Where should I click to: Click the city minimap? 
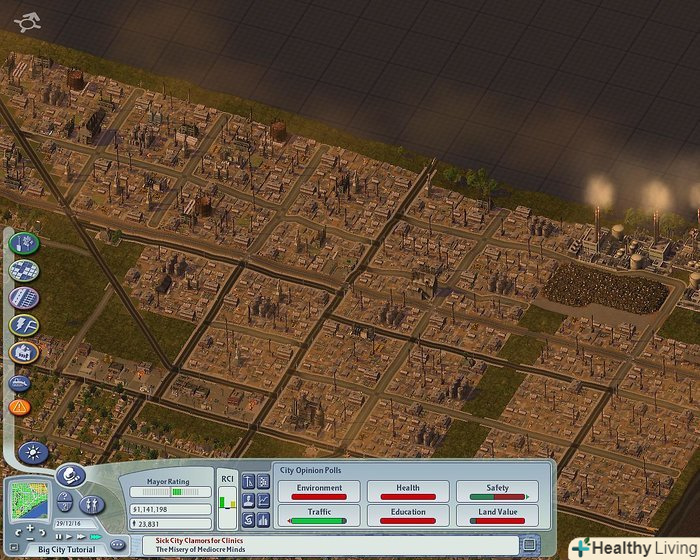pyautogui.click(x=28, y=501)
